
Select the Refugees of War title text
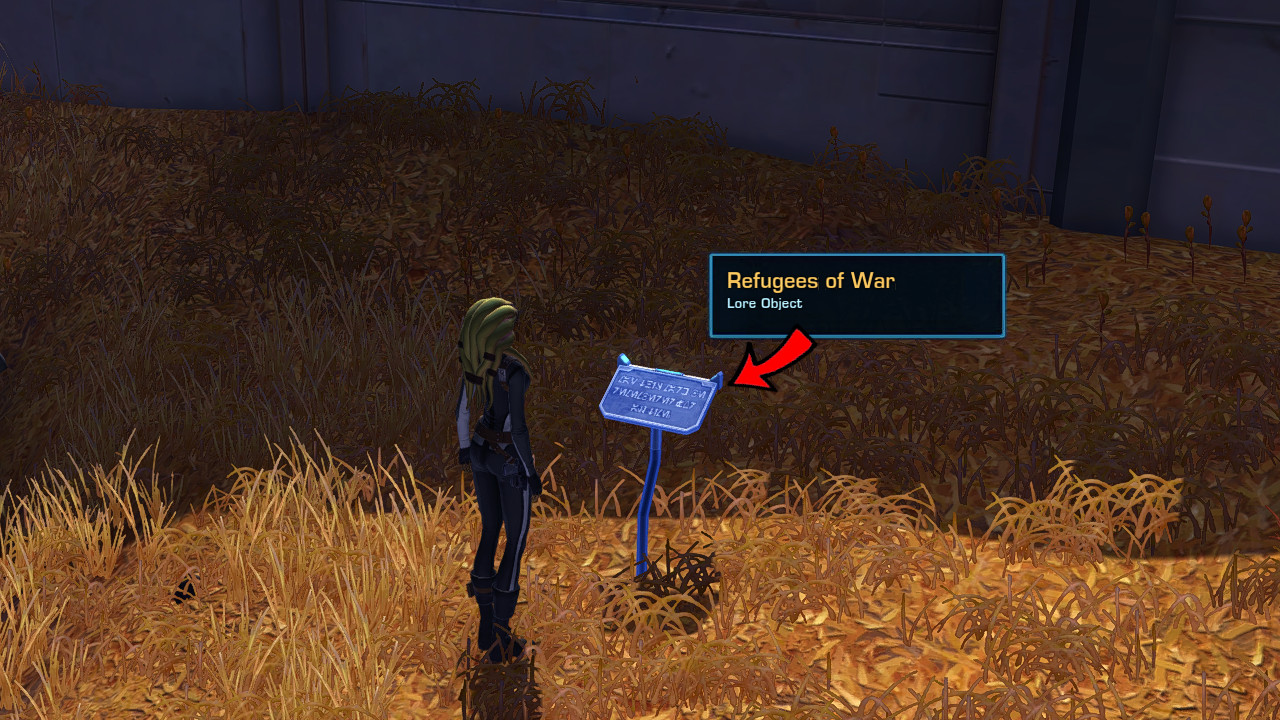click(812, 281)
